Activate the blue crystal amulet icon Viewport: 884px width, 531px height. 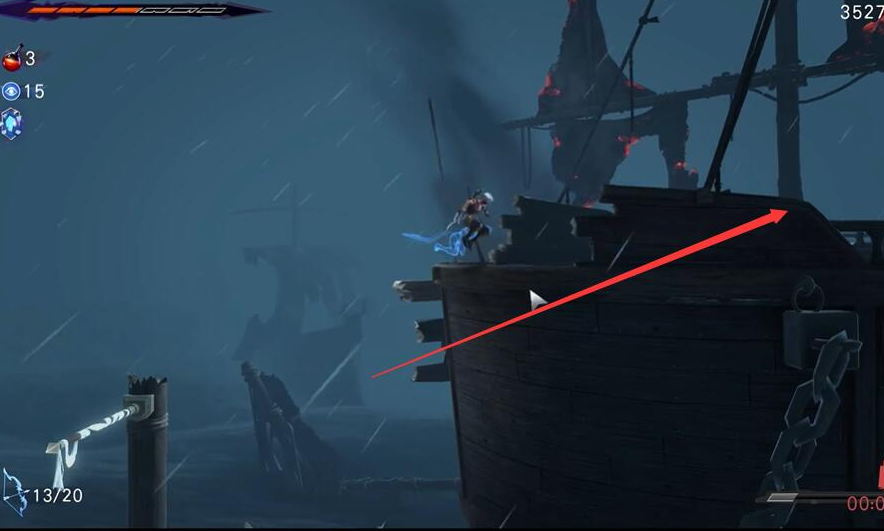pos(11,124)
